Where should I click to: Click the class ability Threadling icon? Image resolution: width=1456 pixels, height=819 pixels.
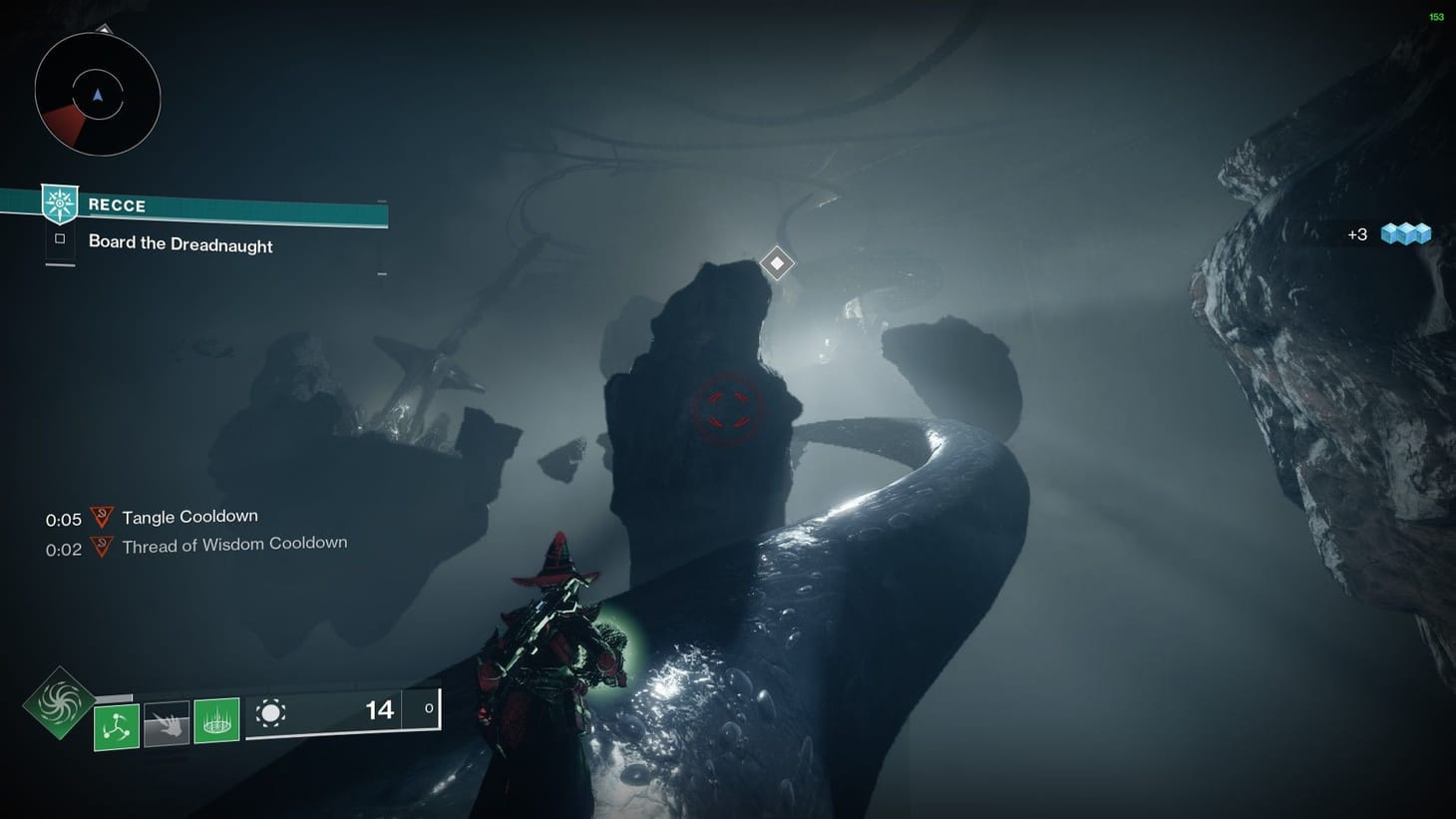click(x=216, y=722)
